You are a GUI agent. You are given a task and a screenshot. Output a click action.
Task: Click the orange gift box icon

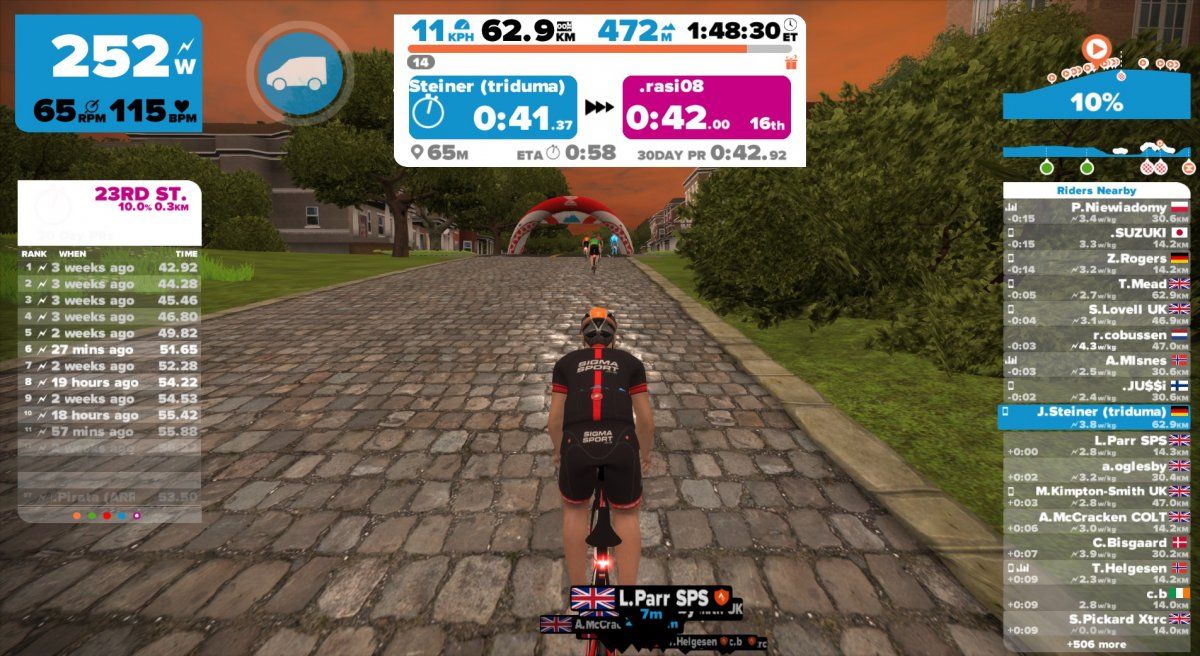click(791, 62)
